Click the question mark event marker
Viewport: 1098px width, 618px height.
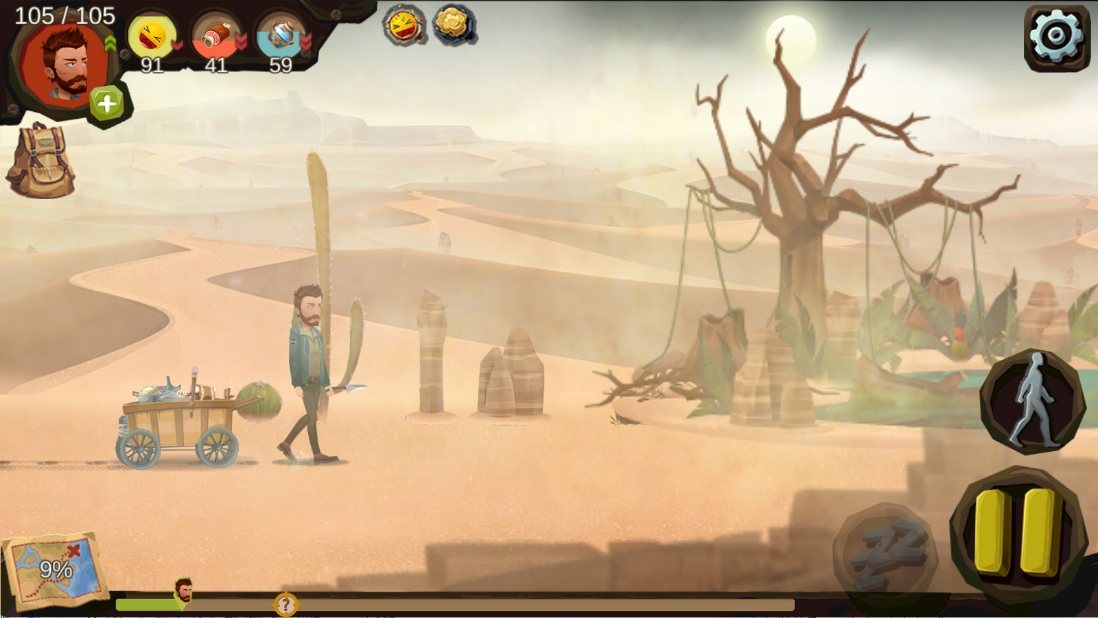[x=286, y=604]
